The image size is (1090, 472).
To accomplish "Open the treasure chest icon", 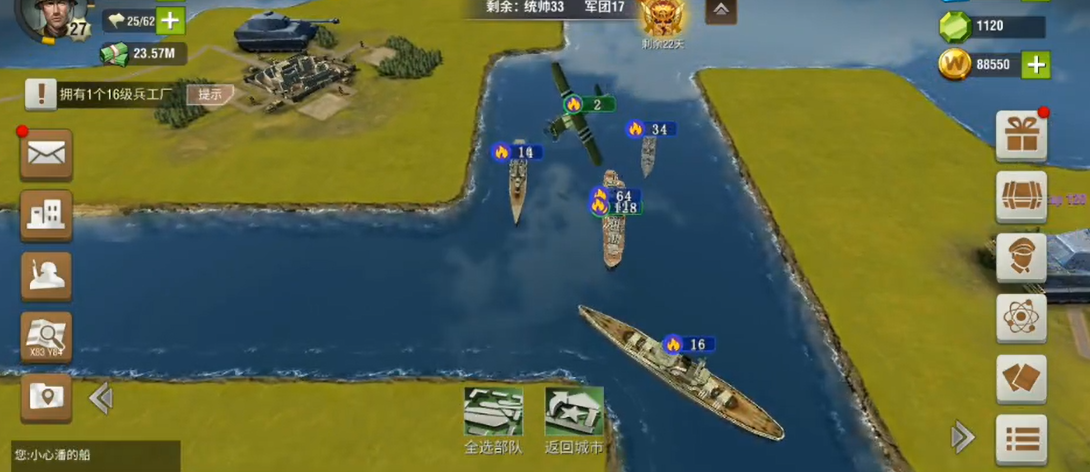I will click(1021, 196).
